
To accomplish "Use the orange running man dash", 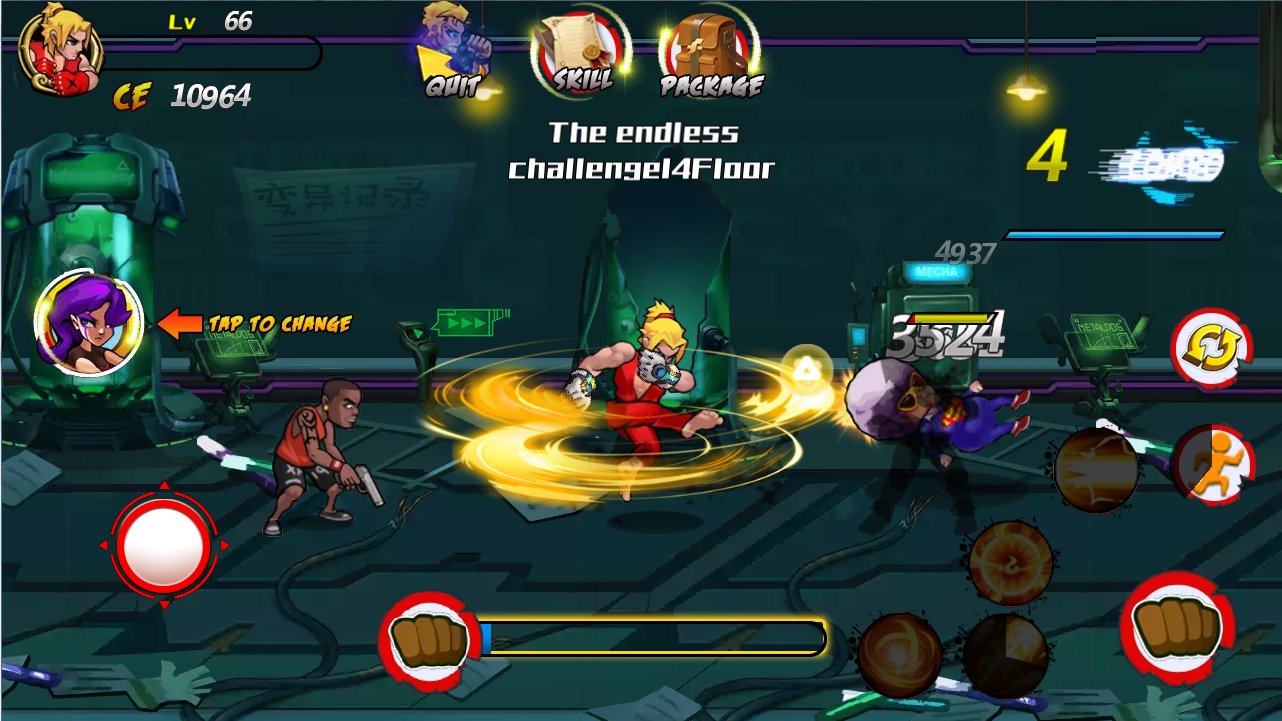I will pos(1213,465).
